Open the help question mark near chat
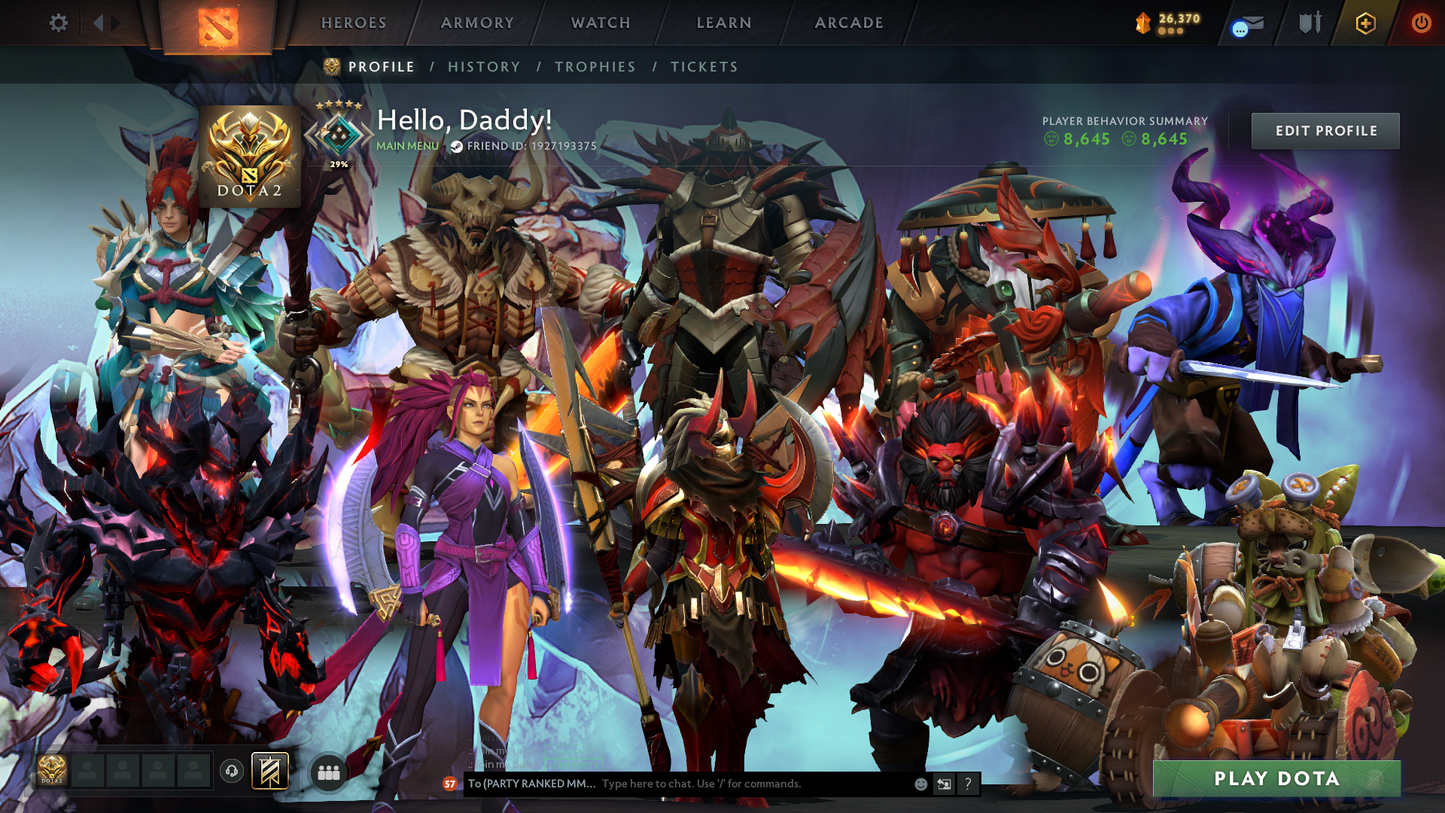Screen dimensions: 1445x813 click(x=967, y=783)
